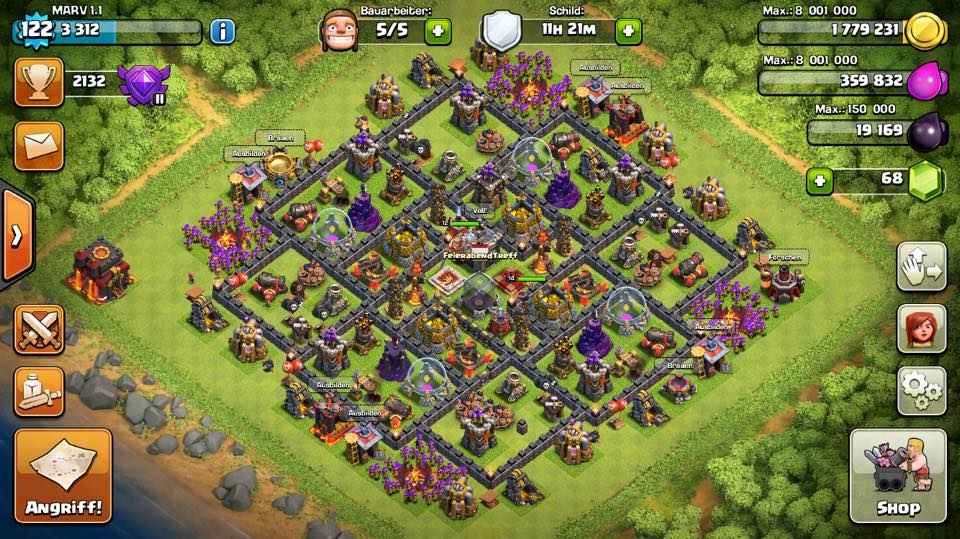Screen dimensions: 960x539
Task: Expand the orange chat side arrow
Action: pyautogui.click(x=16, y=236)
